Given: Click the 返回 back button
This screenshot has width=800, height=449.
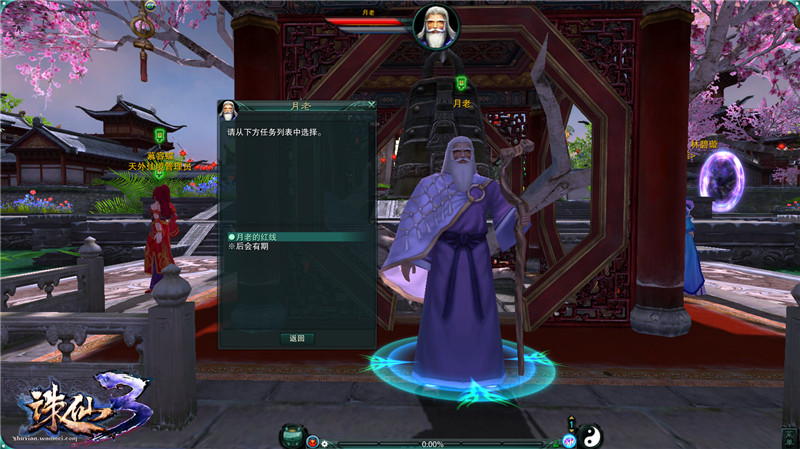Looking at the screenshot, I should (x=297, y=338).
